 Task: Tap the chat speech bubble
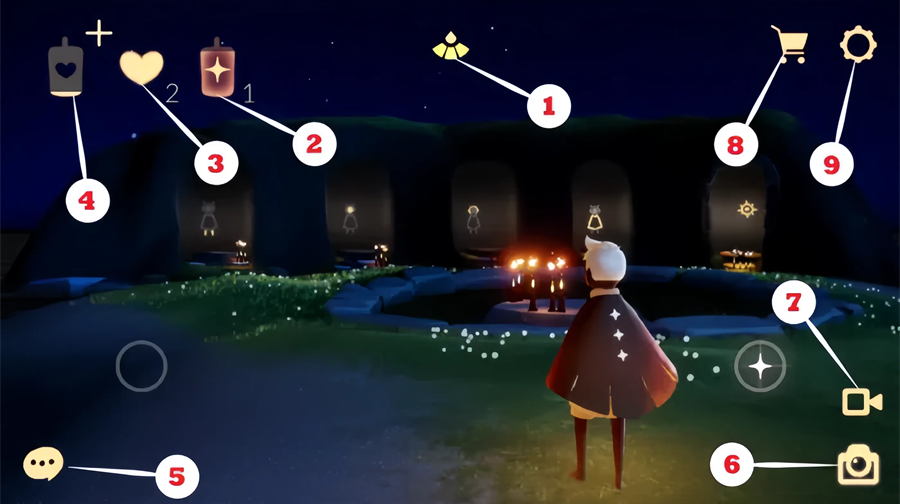44,463
